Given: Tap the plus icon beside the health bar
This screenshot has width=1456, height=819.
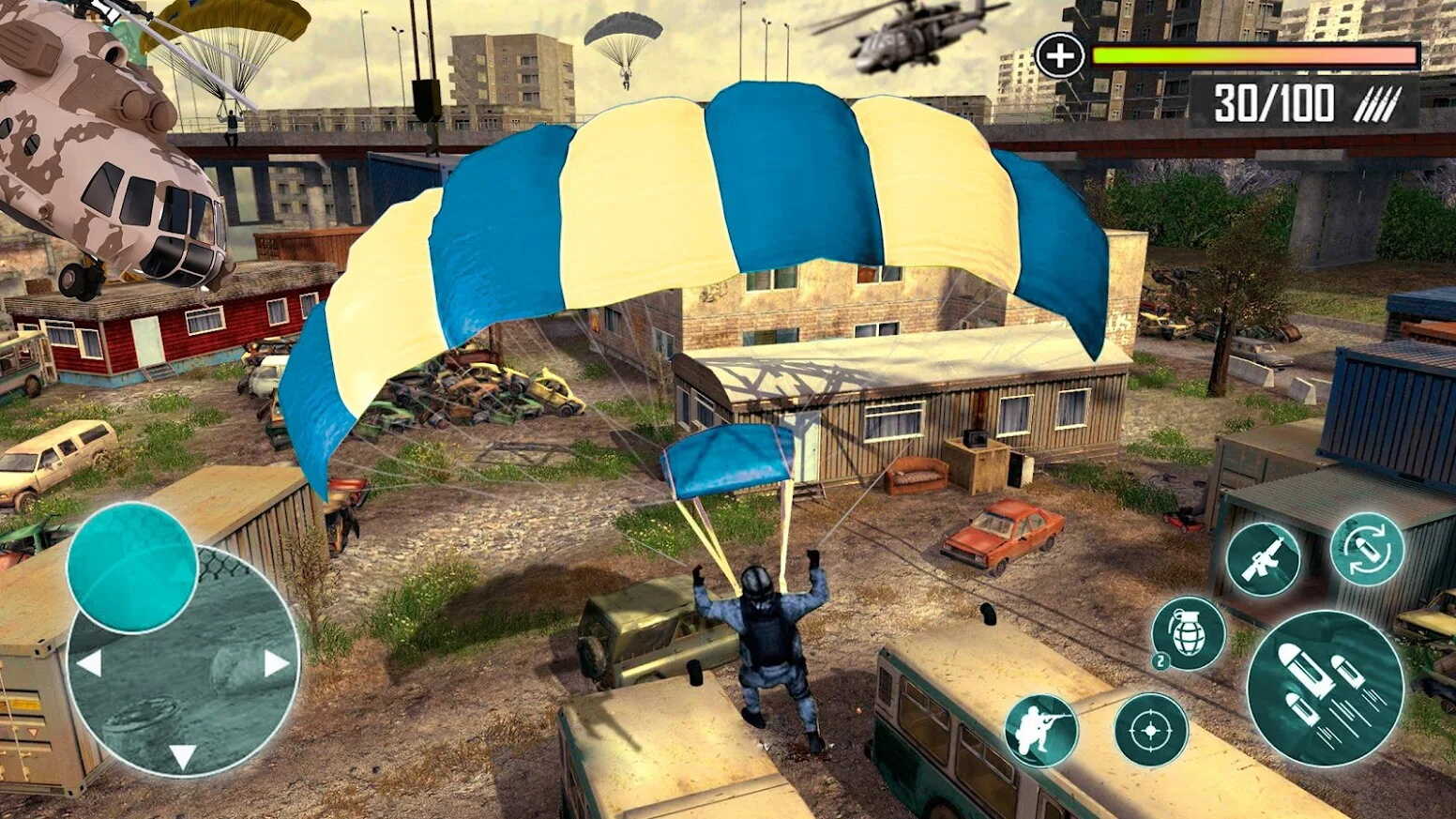Looking at the screenshot, I should (x=1059, y=56).
